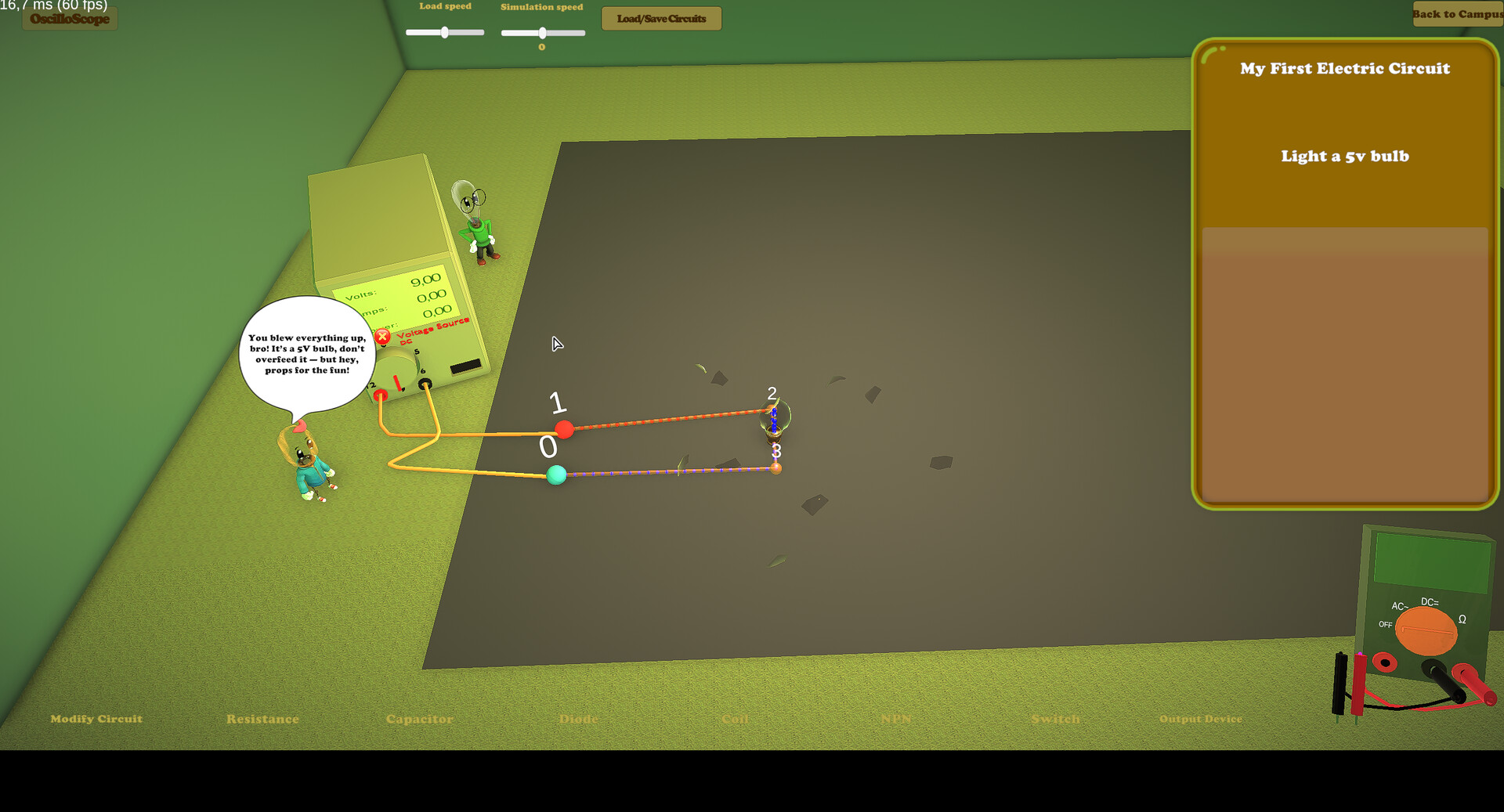Add a Resistance component

(262, 718)
